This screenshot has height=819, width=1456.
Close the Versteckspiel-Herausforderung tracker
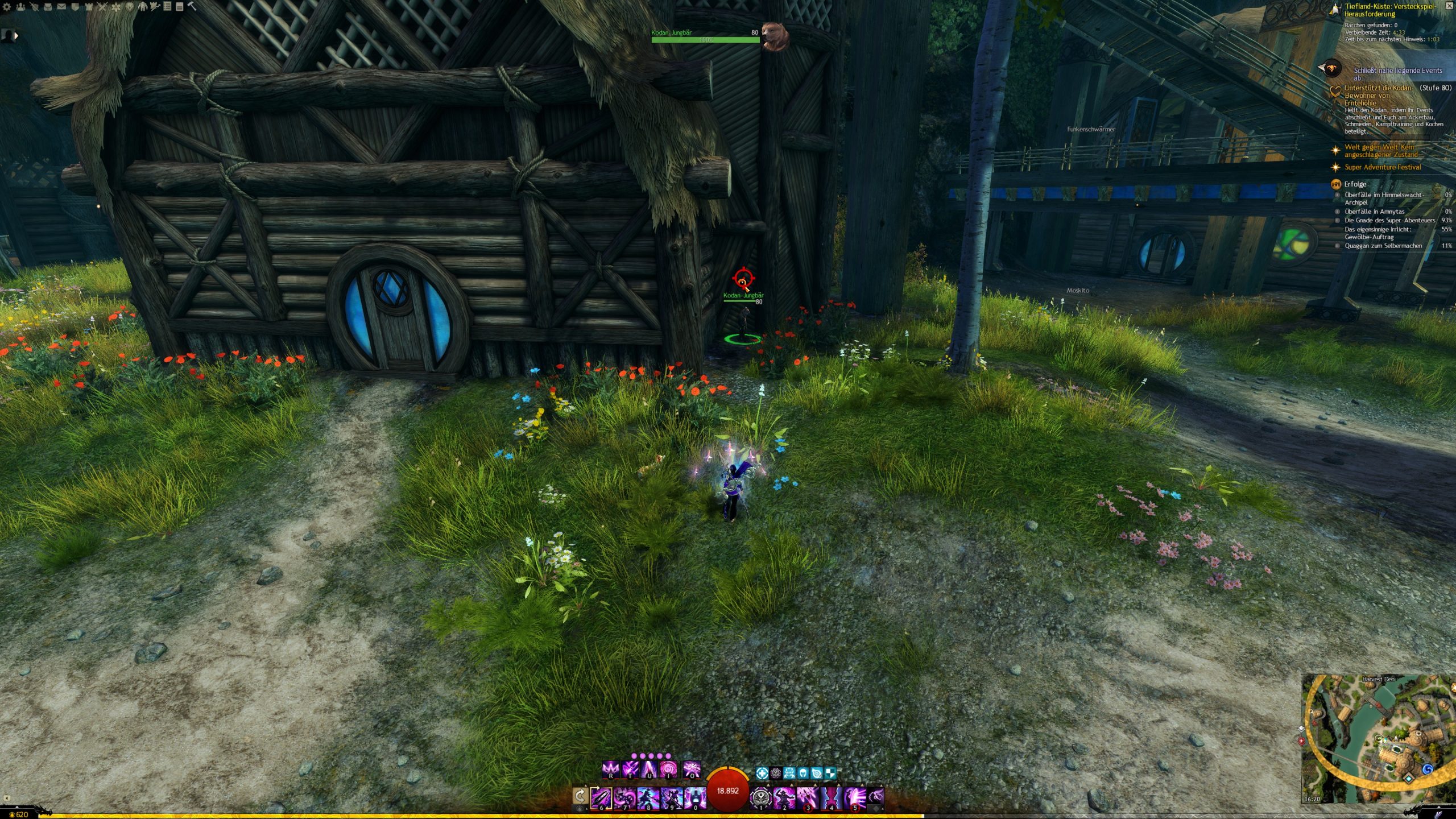pyautogui.click(x=1449, y=6)
